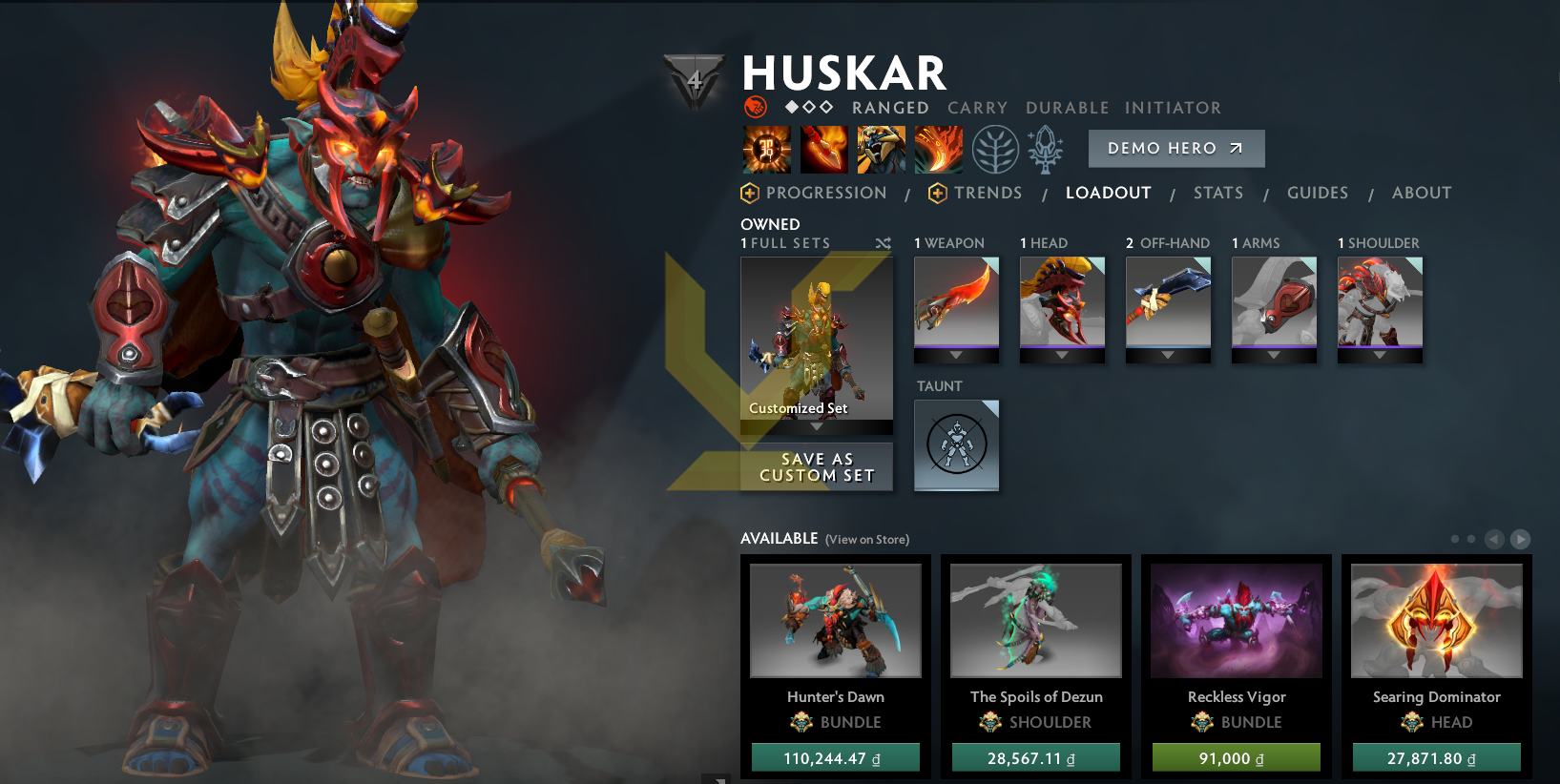The height and width of the screenshot is (784, 1560).
Task: Select the Loadout tab
Action: (x=1108, y=193)
